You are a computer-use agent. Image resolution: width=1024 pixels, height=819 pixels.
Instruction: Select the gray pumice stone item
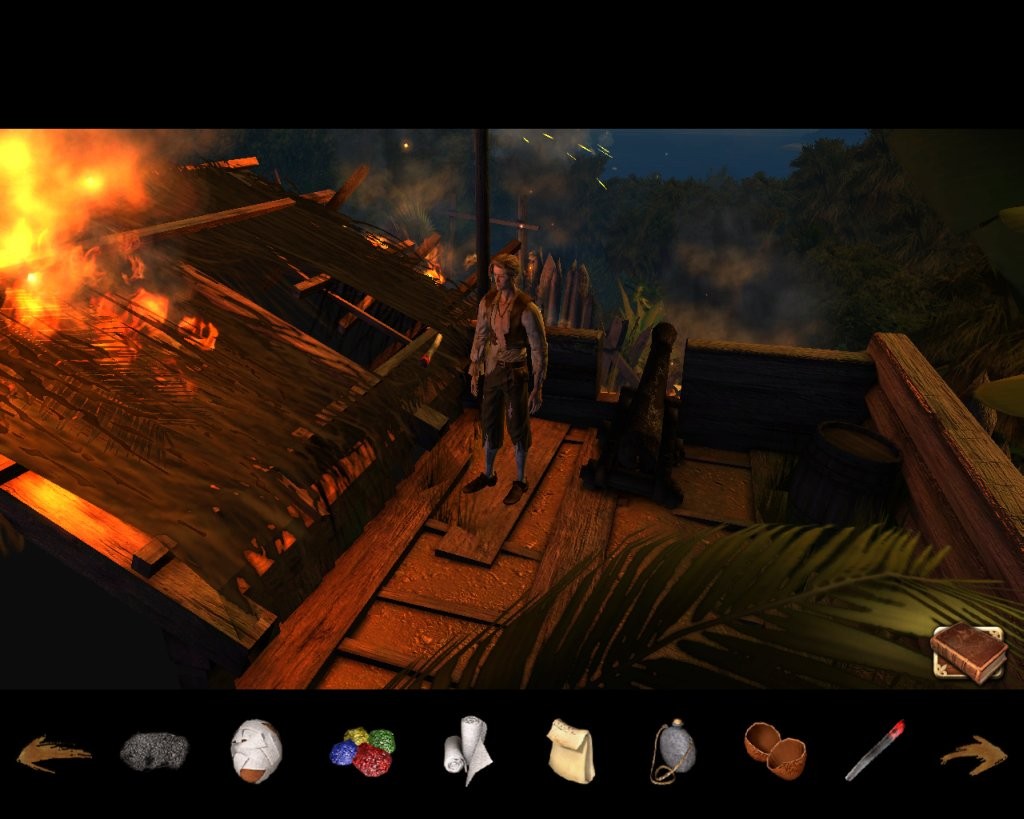(154, 751)
